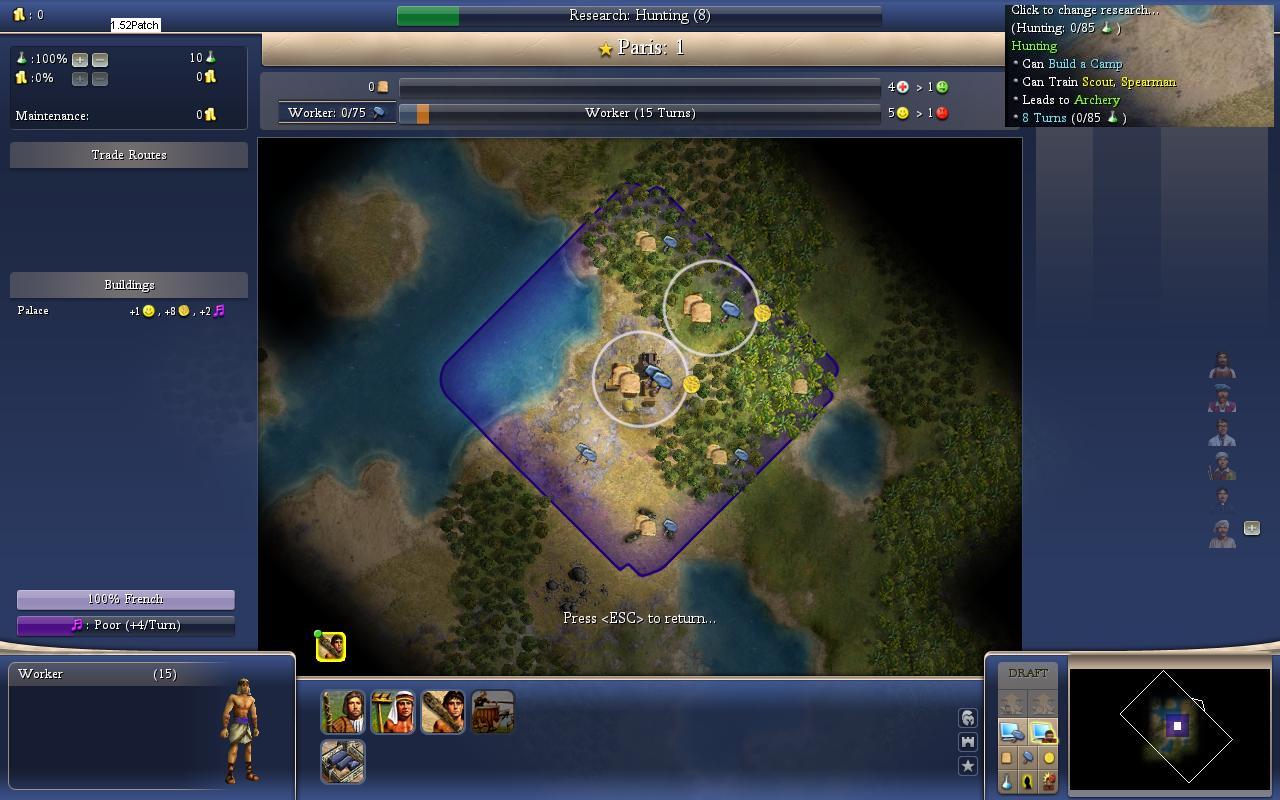The width and height of the screenshot is (1280, 800).
Task: Emphasize food with the bread icon
Action: [1007, 758]
